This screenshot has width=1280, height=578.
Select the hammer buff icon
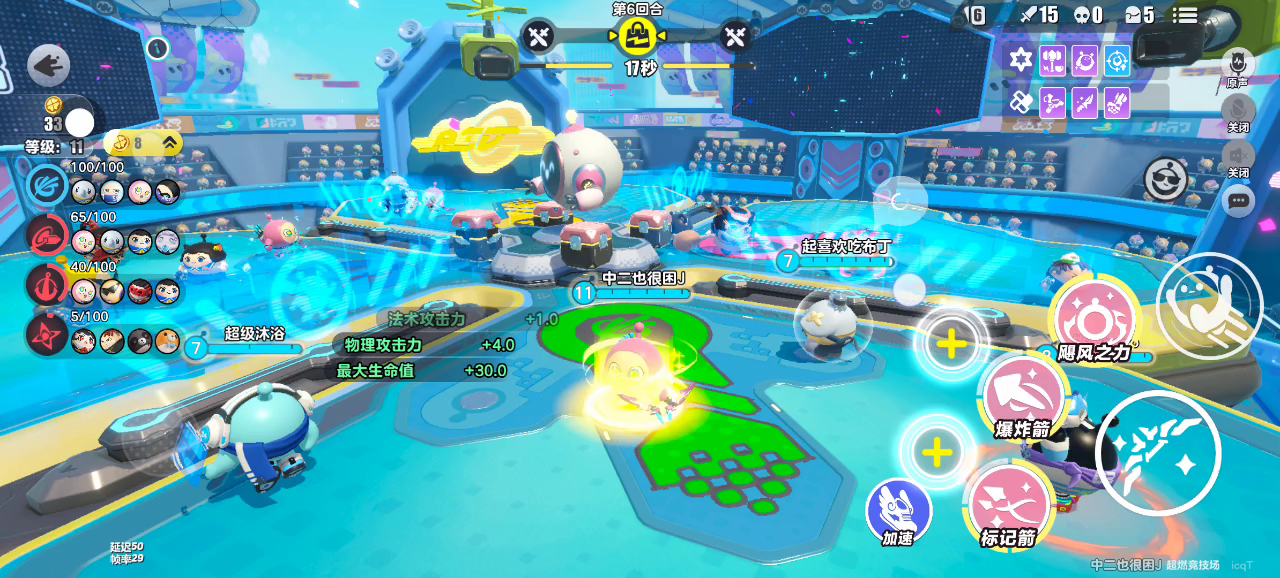coord(1052,60)
